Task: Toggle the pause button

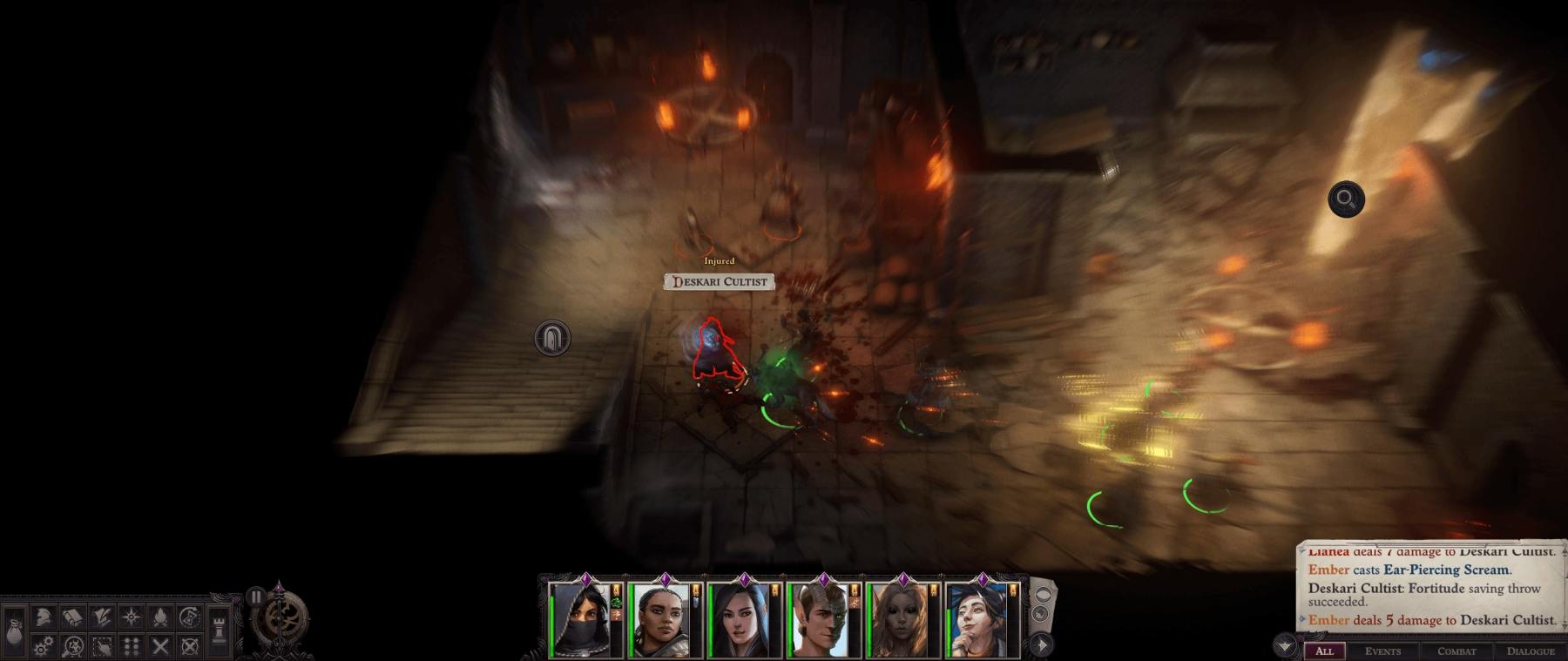Action: point(255,597)
